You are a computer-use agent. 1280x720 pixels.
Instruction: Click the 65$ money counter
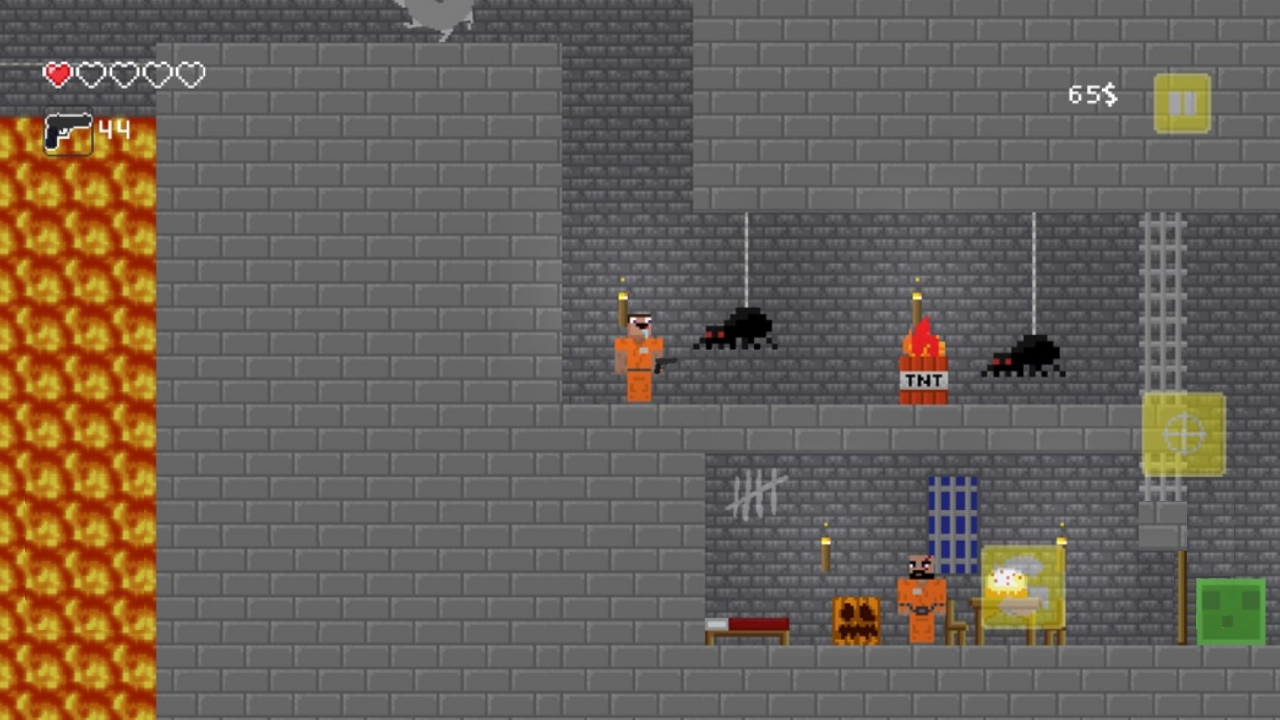[1092, 95]
